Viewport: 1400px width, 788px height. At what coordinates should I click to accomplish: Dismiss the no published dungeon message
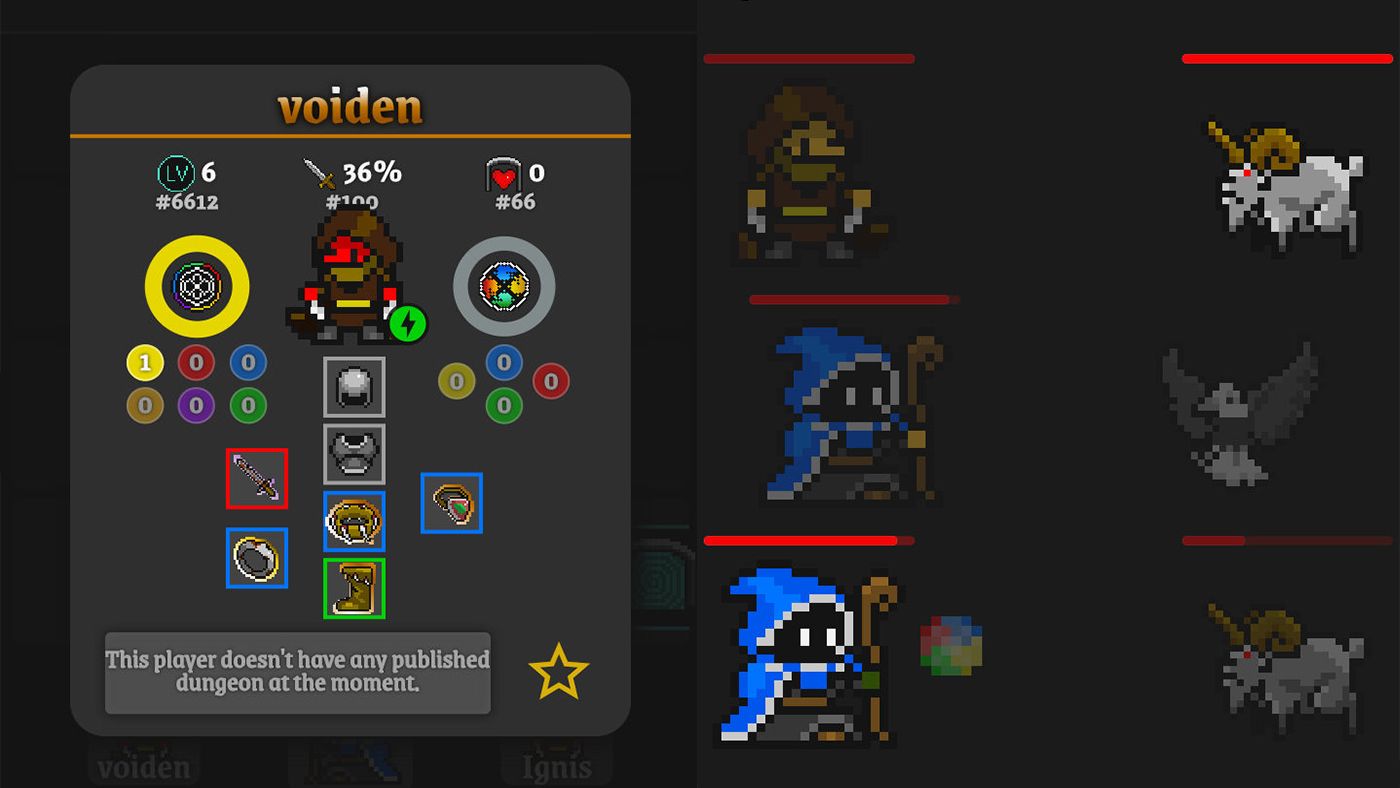pyautogui.click(x=297, y=672)
